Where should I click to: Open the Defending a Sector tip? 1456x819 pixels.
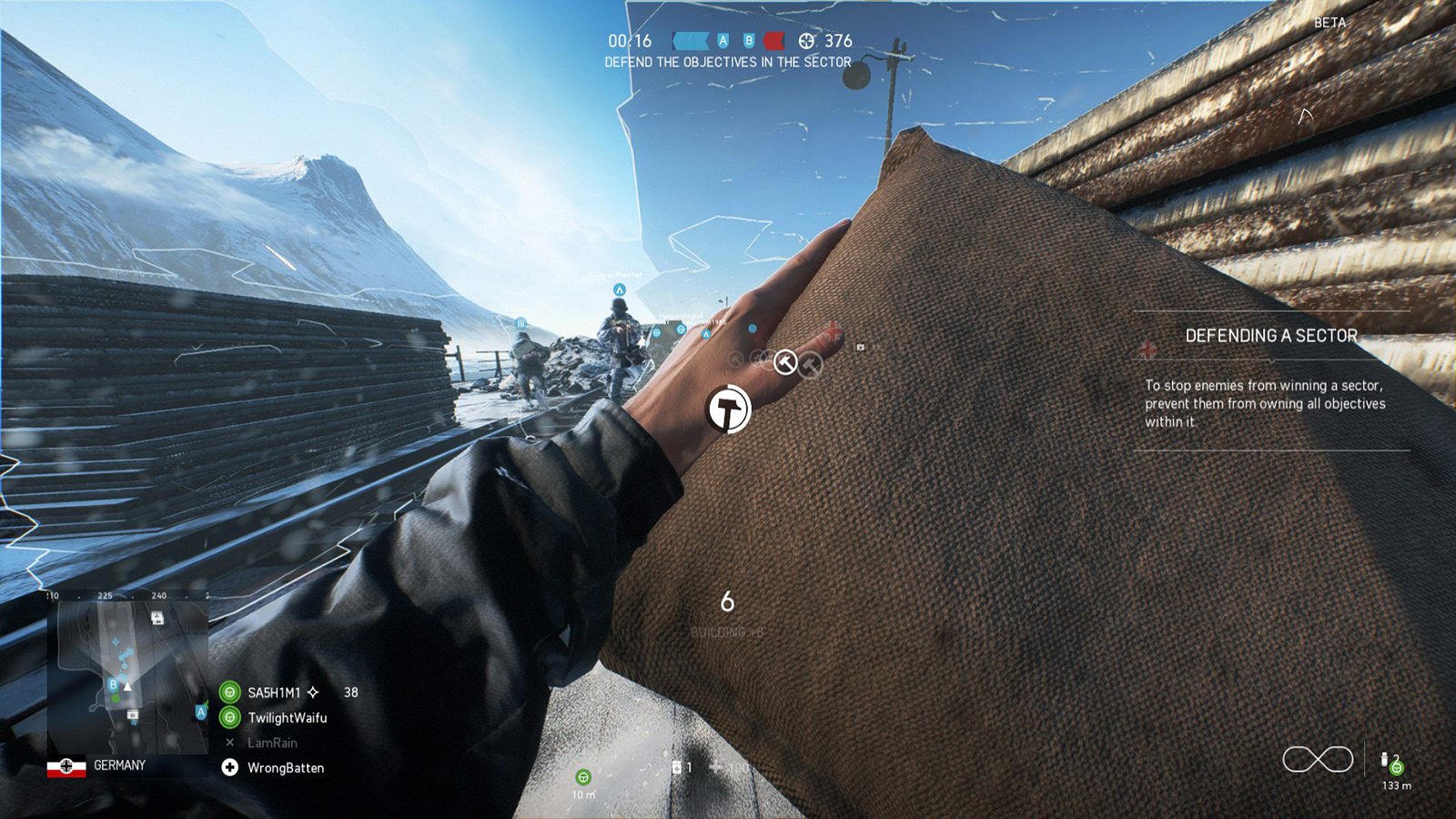pyautogui.click(x=1270, y=336)
